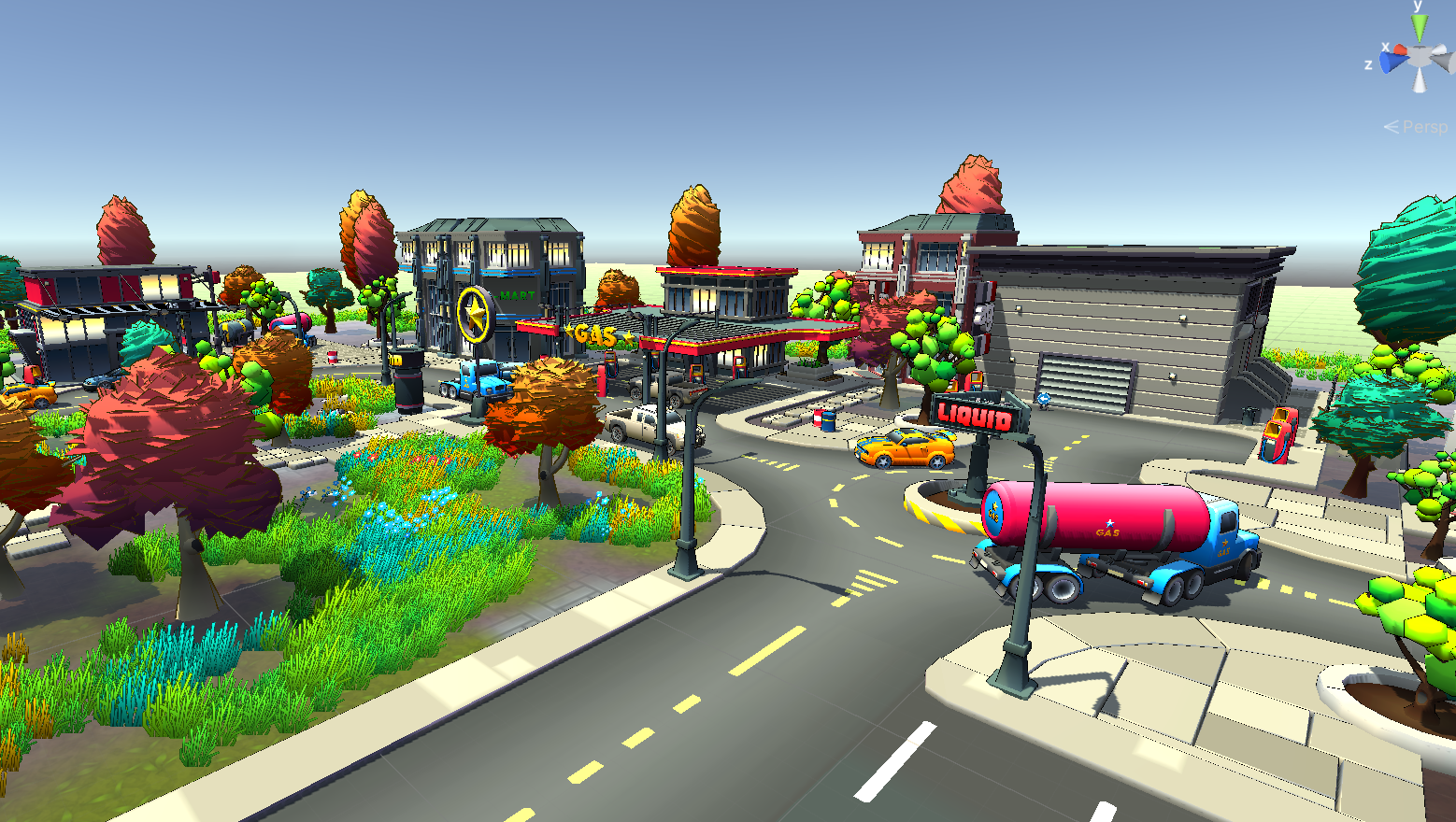
Task: Click the green Y-axis cone on the gizmo
Action: pos(1420,30)
